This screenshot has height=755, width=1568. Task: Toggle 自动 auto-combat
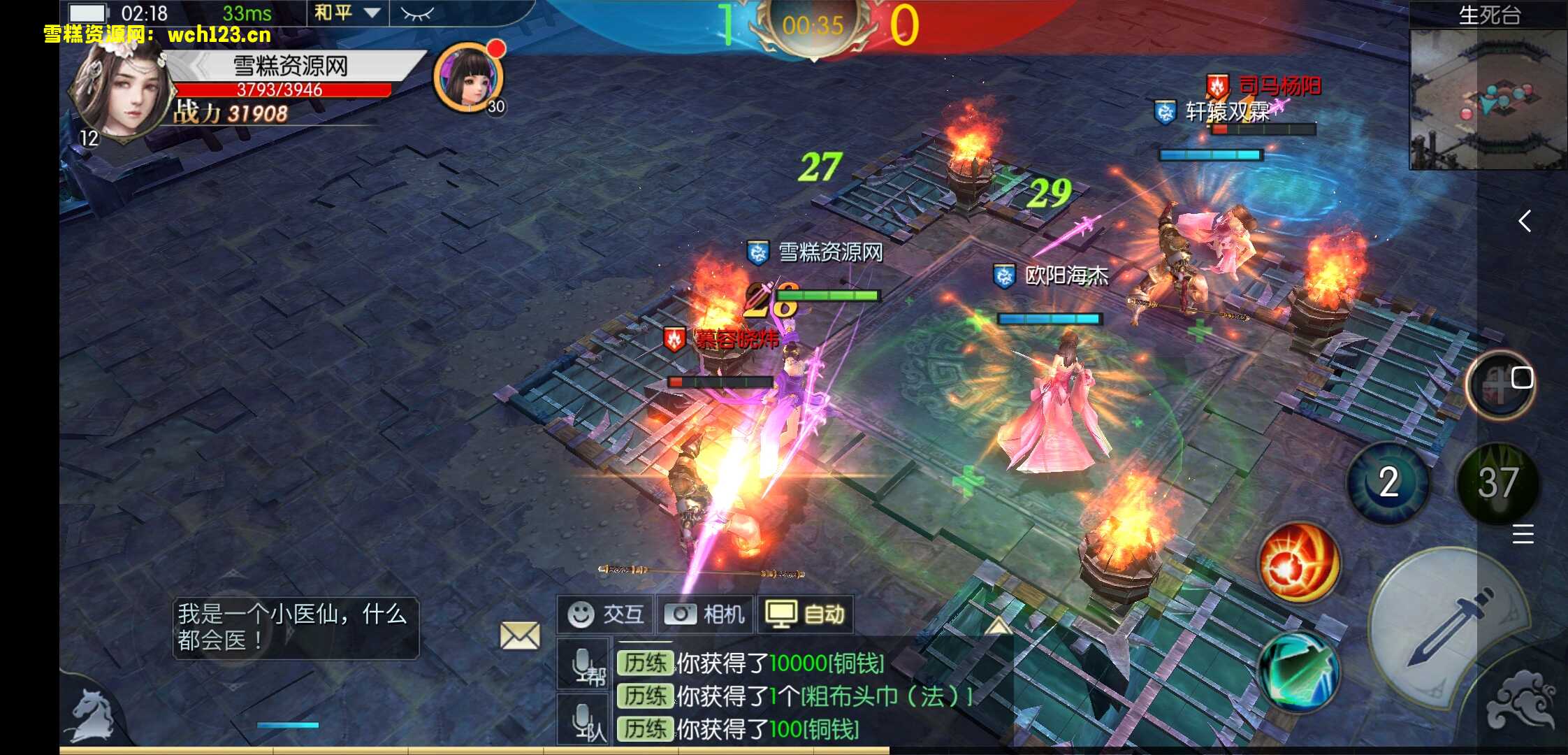point(805,614)
